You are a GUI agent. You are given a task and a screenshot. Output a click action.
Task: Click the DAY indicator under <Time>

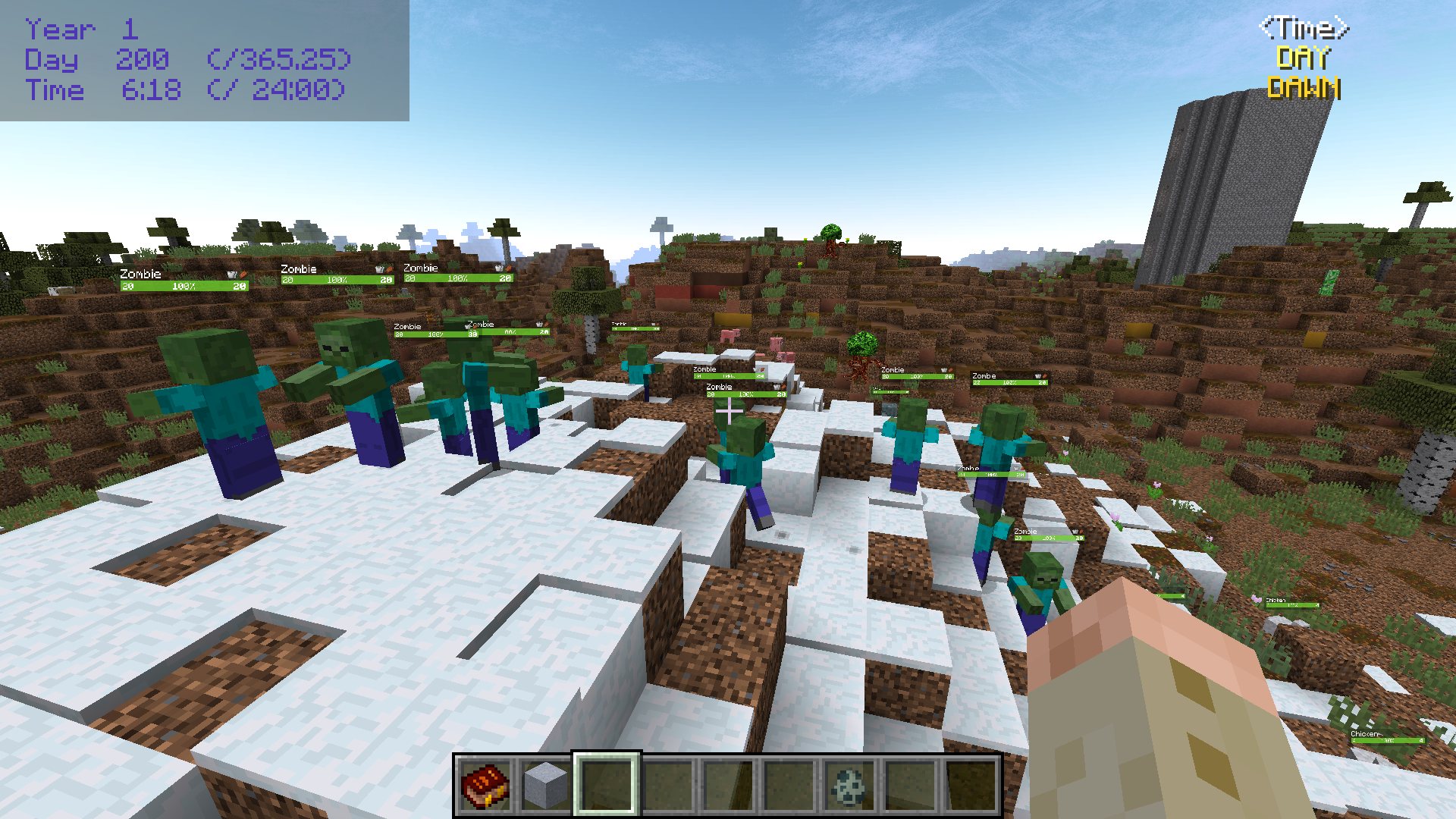(1303, 56)
